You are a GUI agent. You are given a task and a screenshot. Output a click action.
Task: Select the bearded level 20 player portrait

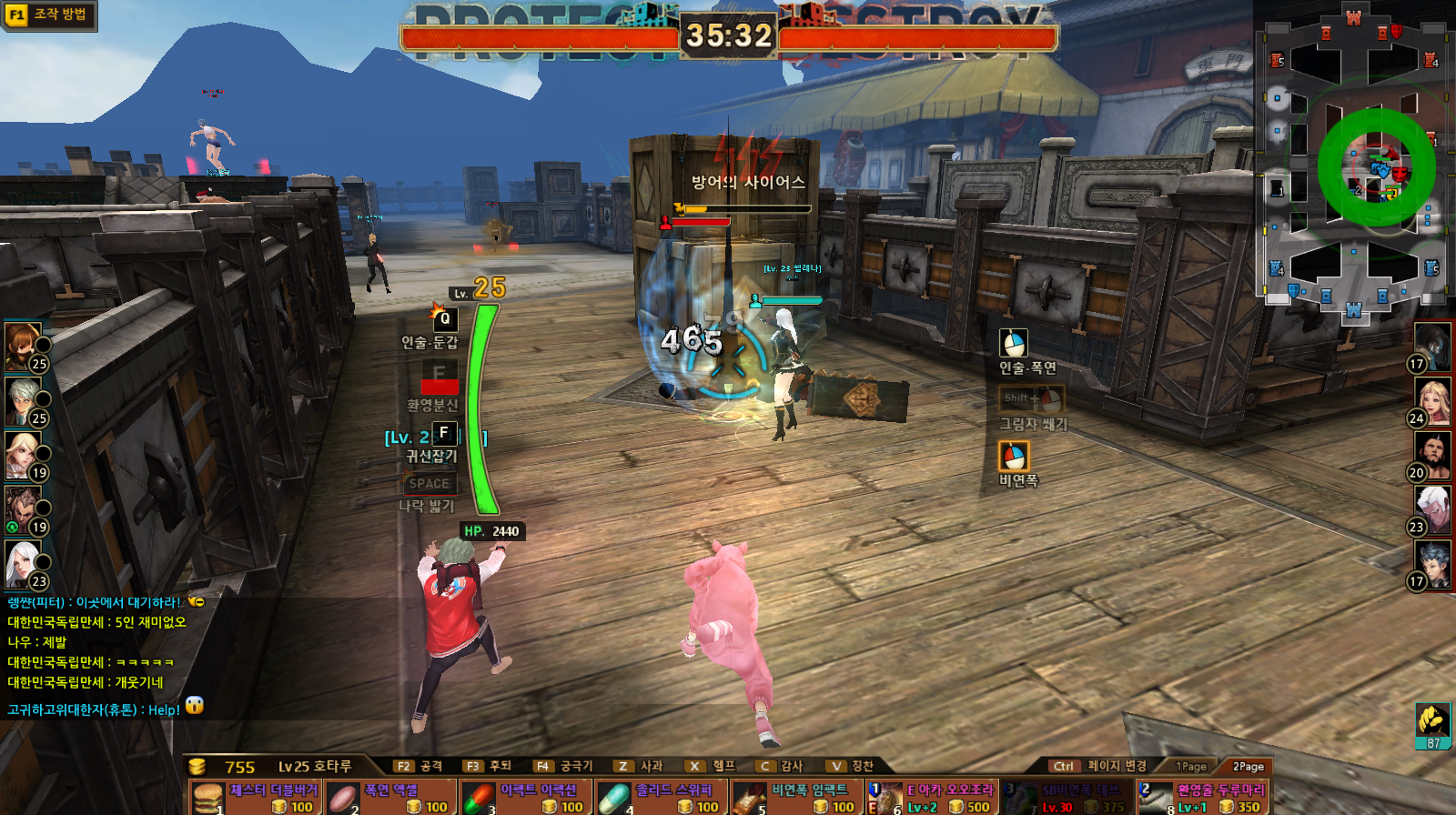pos(1432,456)
